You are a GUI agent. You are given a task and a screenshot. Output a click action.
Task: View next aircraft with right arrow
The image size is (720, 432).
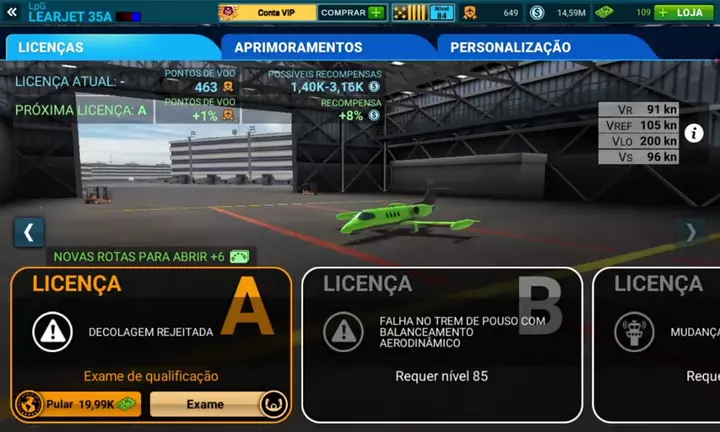691,232
